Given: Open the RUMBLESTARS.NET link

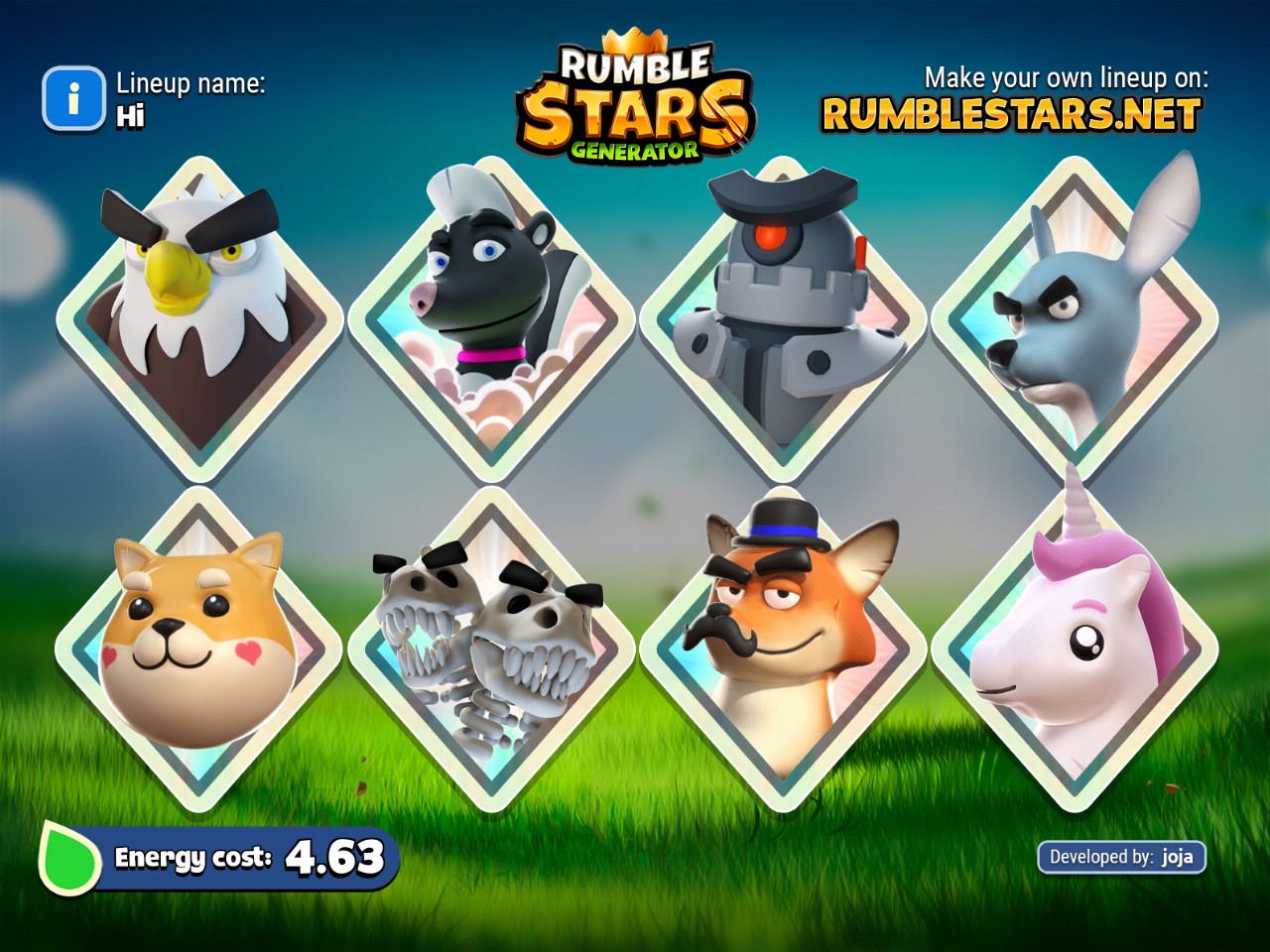Looking at the screenshot, I should pos(1011,115).
